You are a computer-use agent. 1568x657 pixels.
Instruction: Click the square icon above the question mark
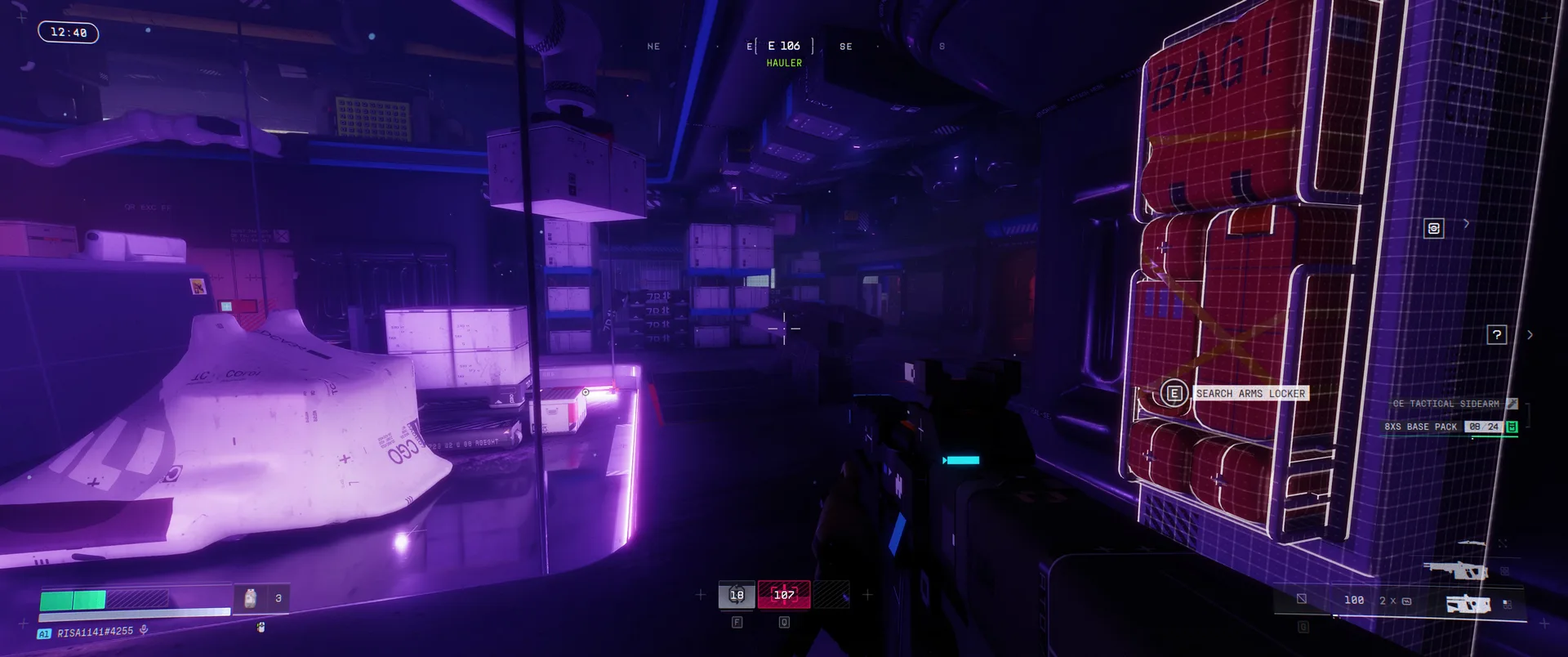(x=1433, y=228)
